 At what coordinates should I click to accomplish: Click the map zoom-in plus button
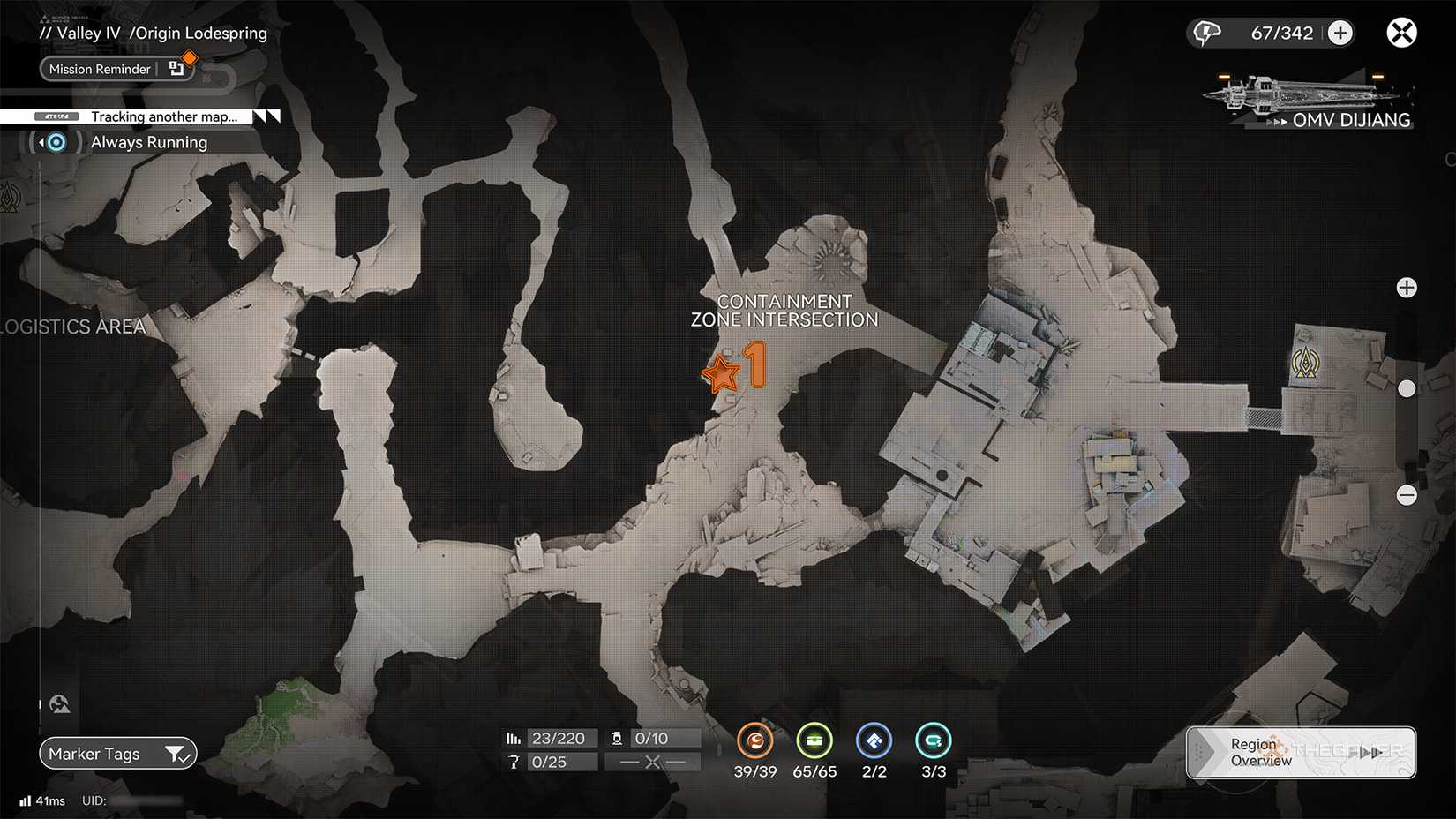click(x=1407, y=287)
